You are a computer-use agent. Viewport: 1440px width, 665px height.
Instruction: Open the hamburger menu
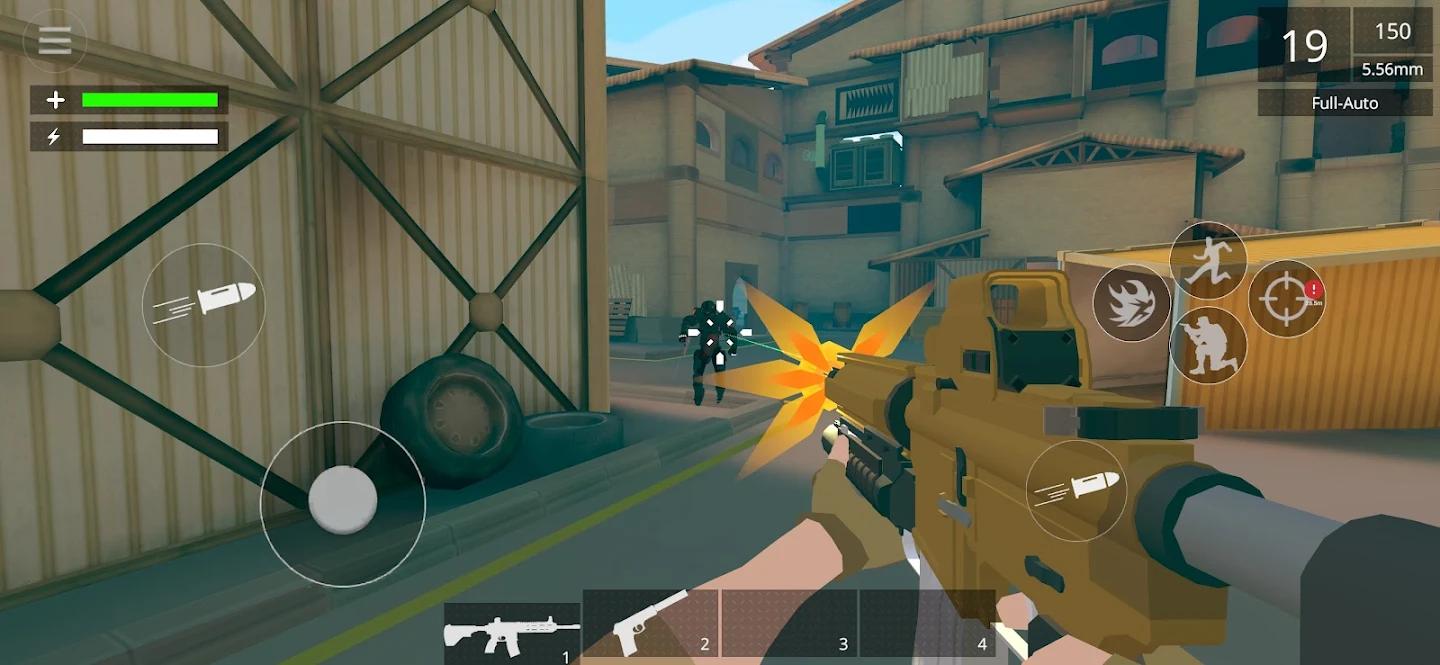pyautogui.click(x=54, y=41)
